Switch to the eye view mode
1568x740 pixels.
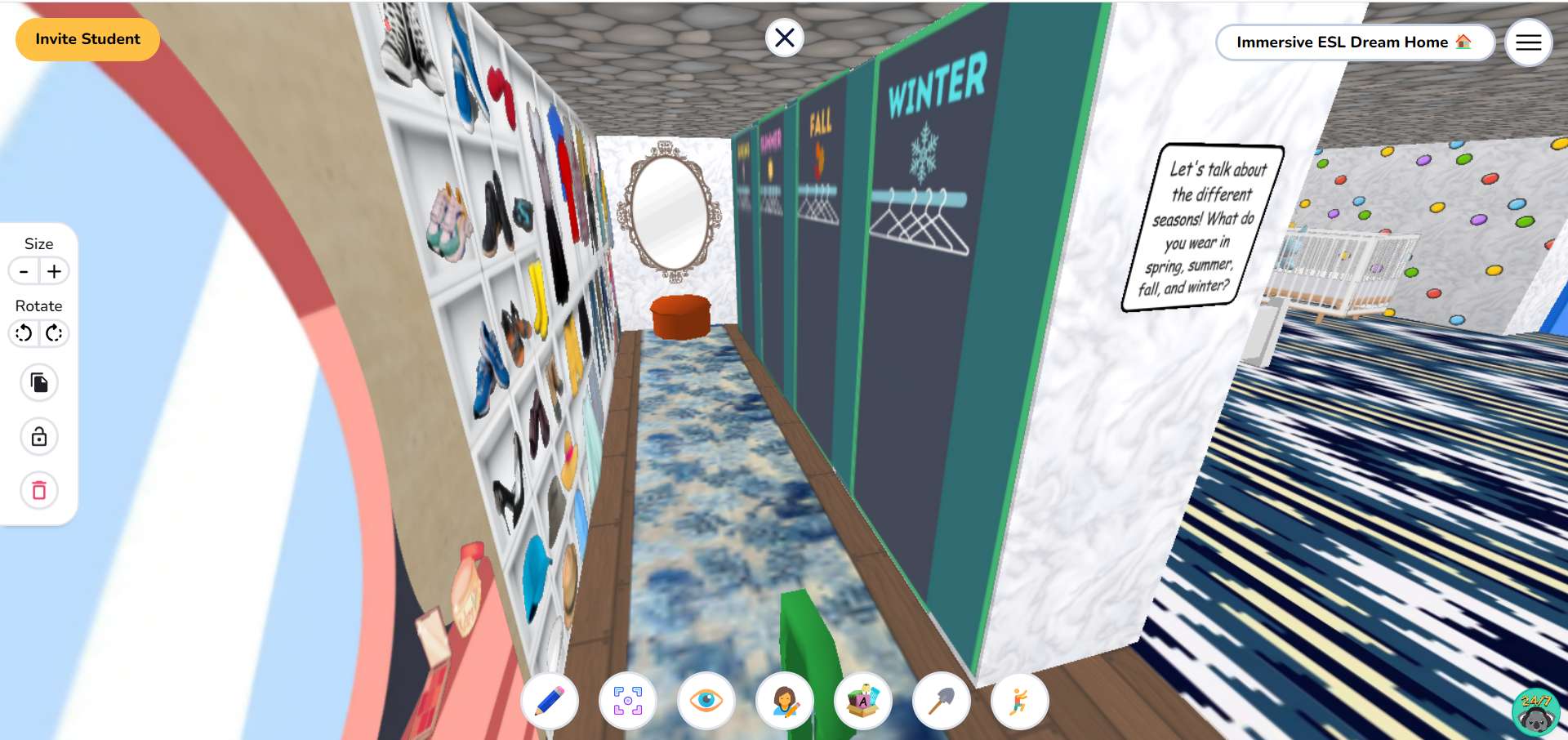point(706,701)
